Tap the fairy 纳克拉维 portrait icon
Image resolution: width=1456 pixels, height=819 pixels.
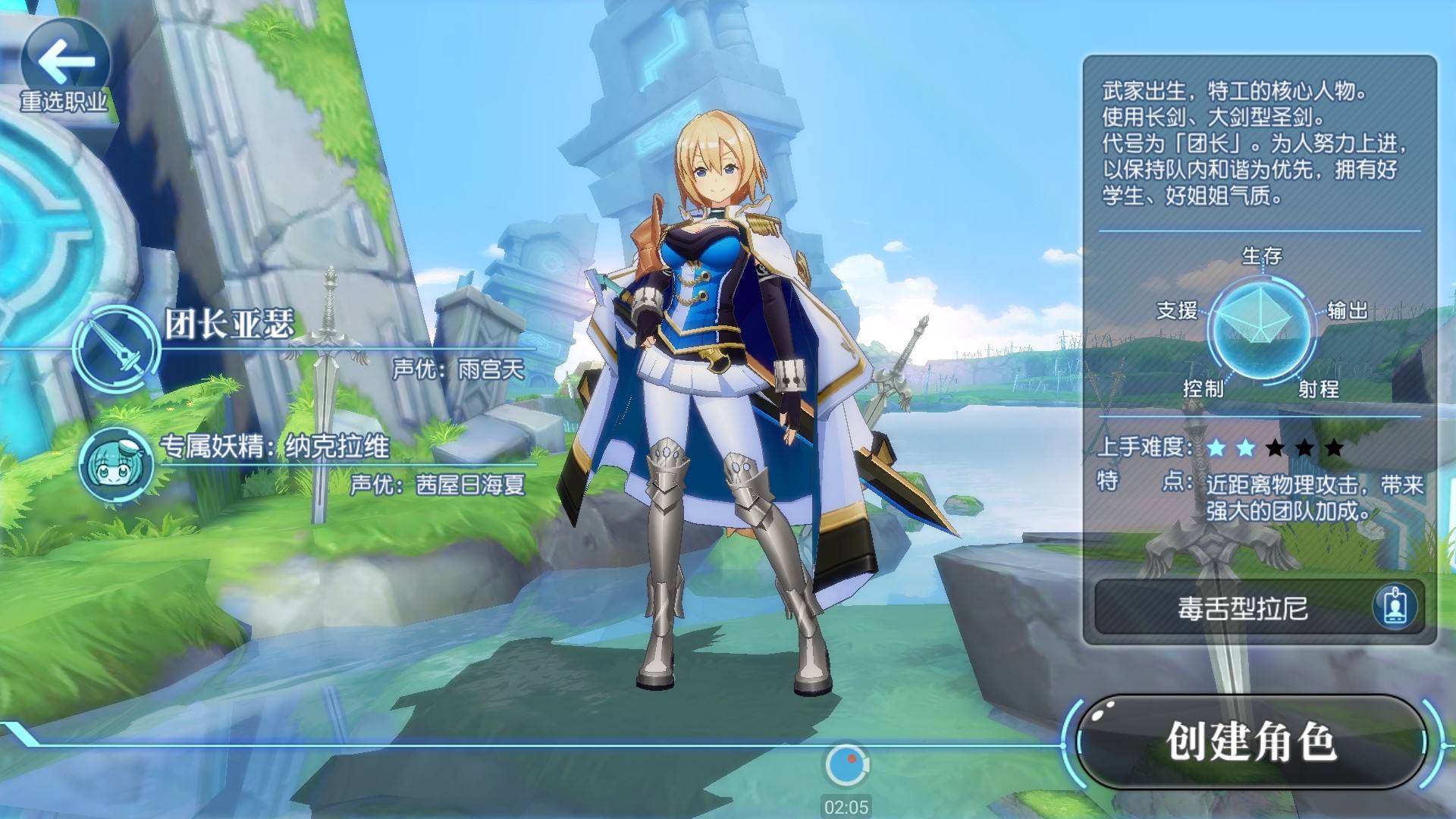[x=116, y=464]
